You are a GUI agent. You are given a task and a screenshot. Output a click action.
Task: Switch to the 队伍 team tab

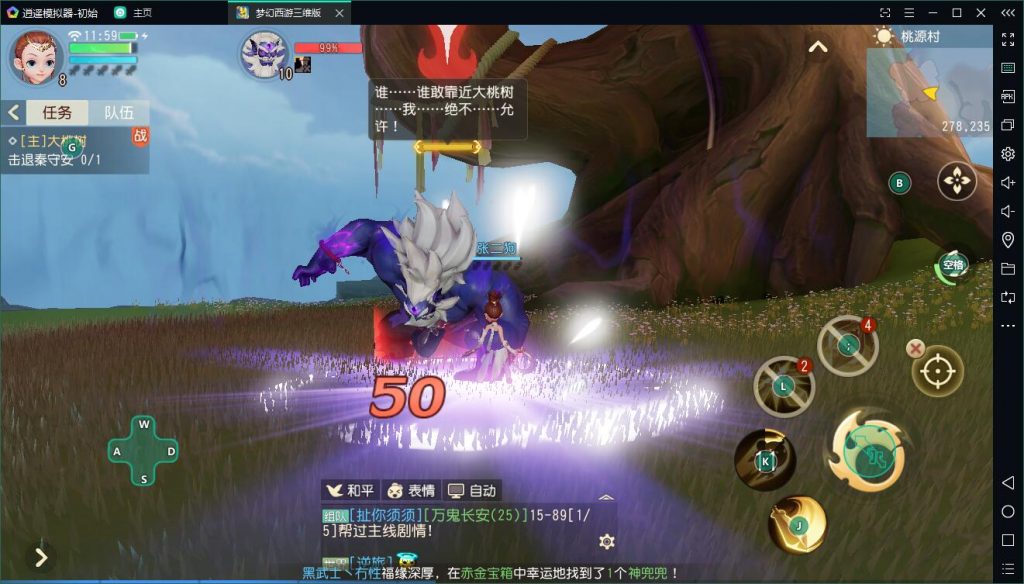coord(119,113)
